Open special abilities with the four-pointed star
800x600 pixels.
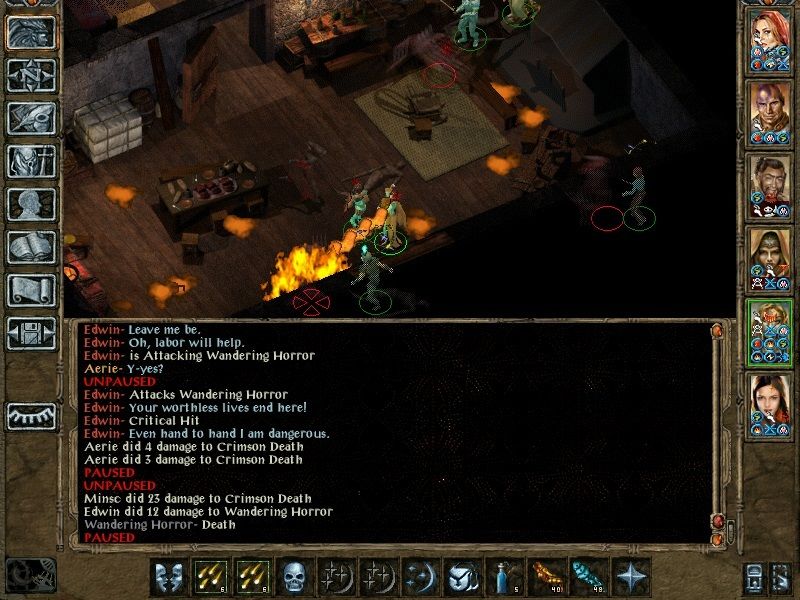pyautogui.click(x=629, y=577)
